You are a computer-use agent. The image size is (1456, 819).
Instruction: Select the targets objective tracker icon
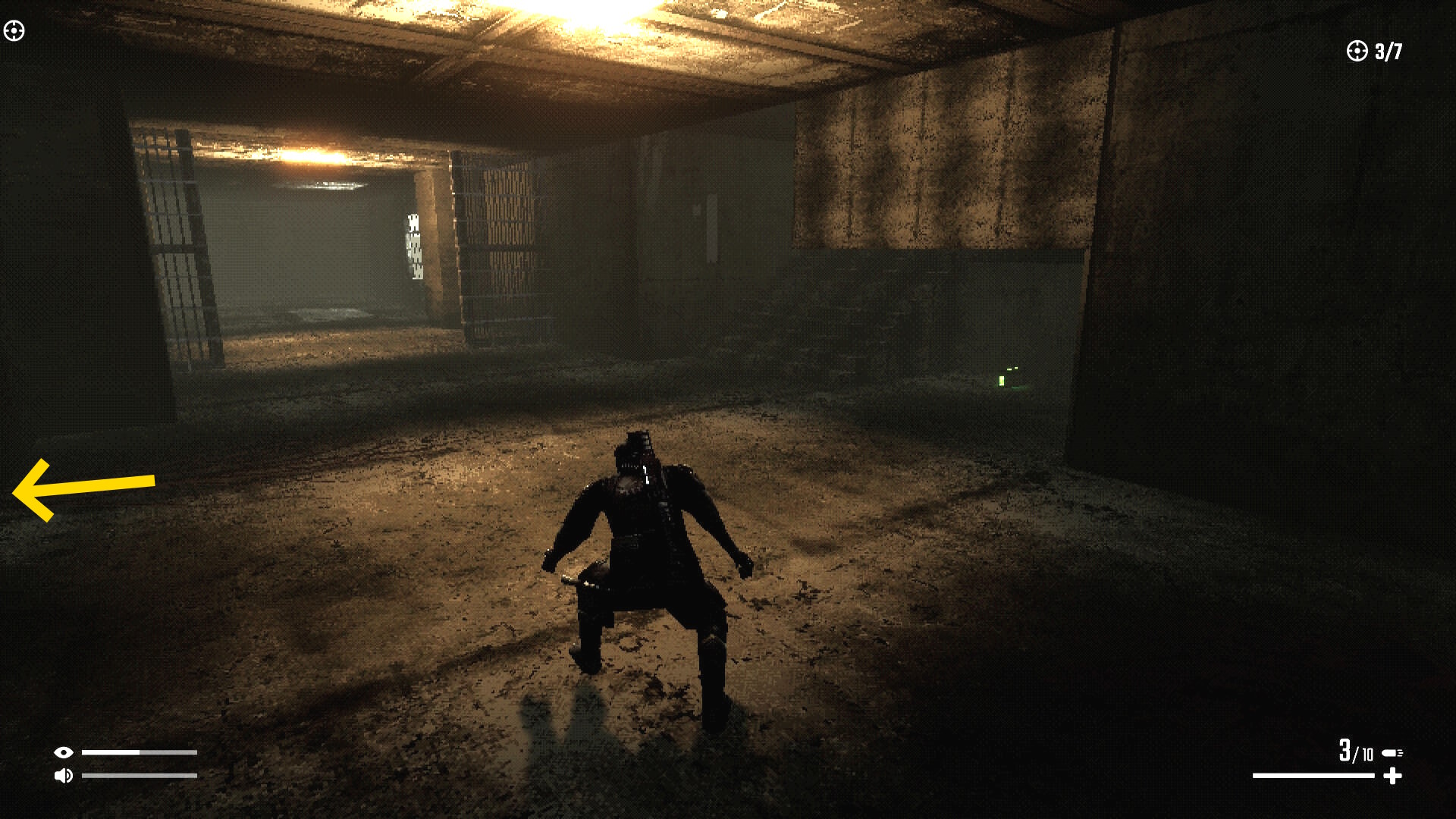[x=1356, y=51]
